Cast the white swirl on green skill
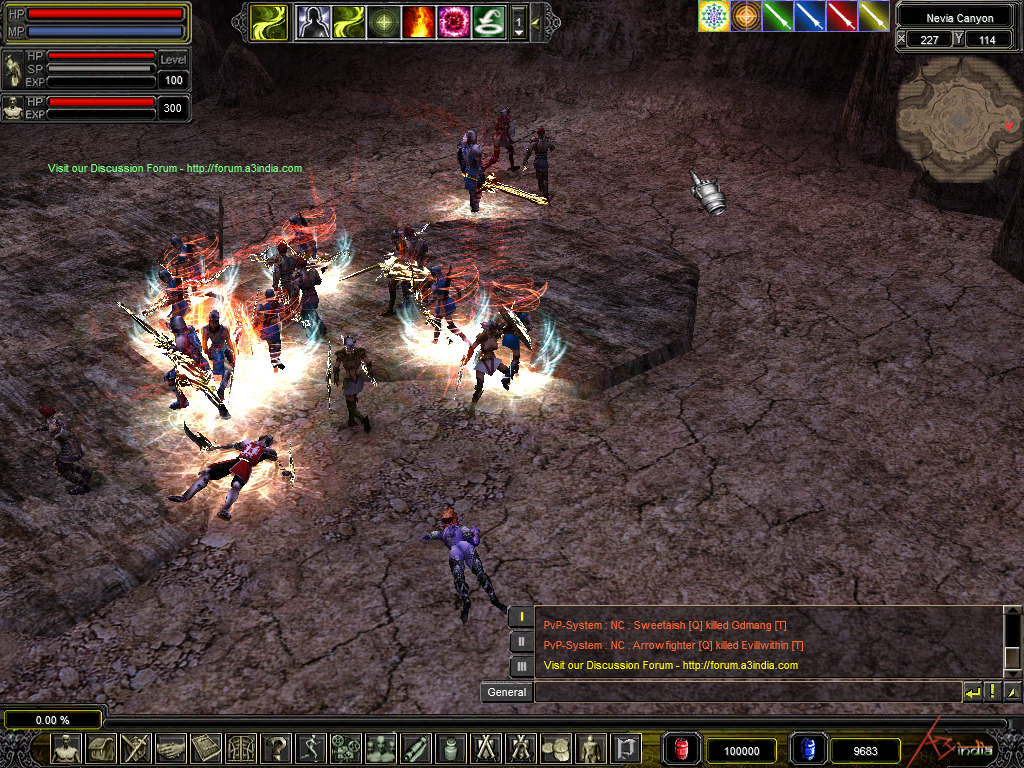The width and height of the screenshot is (1024, 768). 488,21
